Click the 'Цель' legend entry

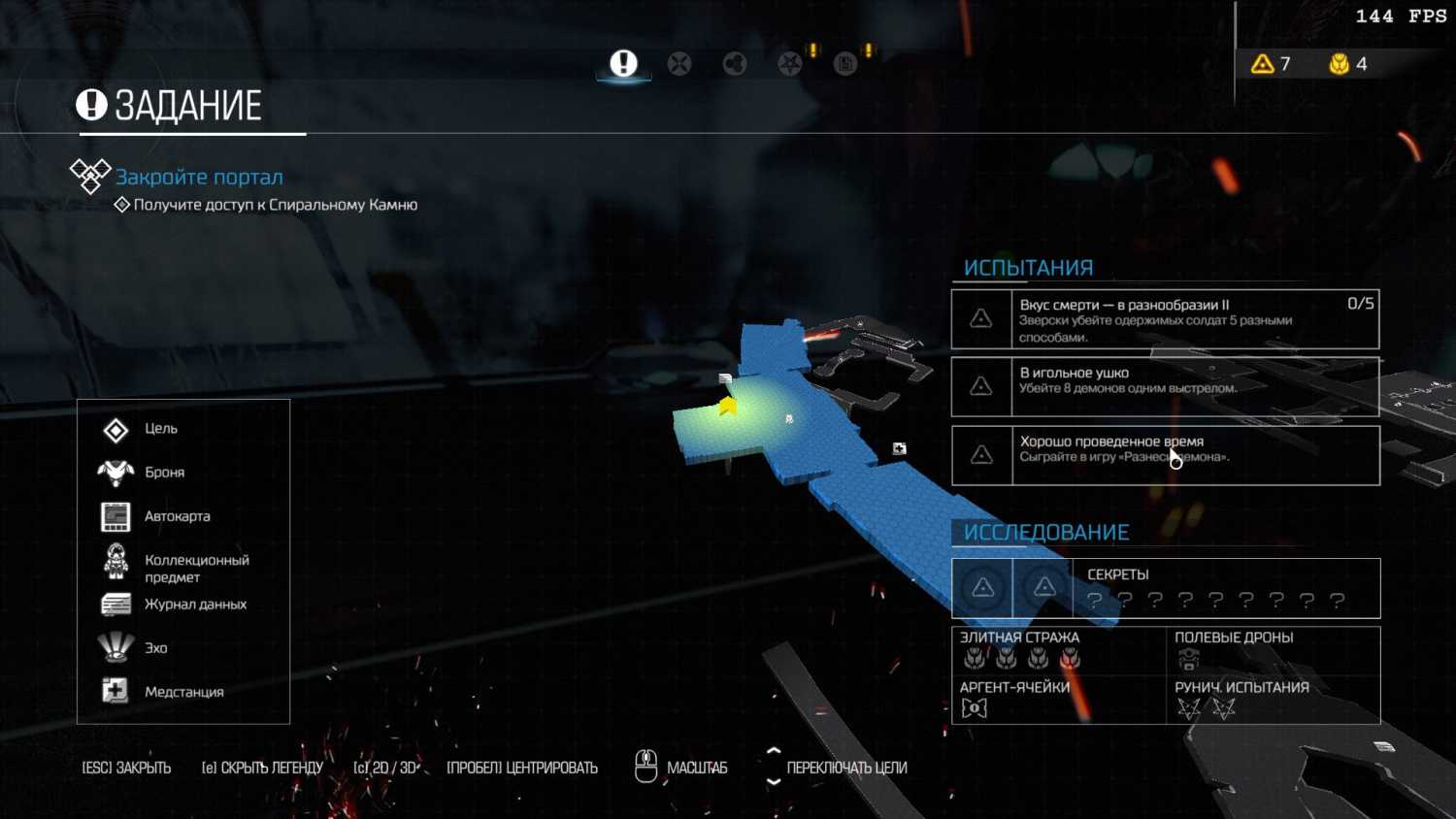[160, 429]
